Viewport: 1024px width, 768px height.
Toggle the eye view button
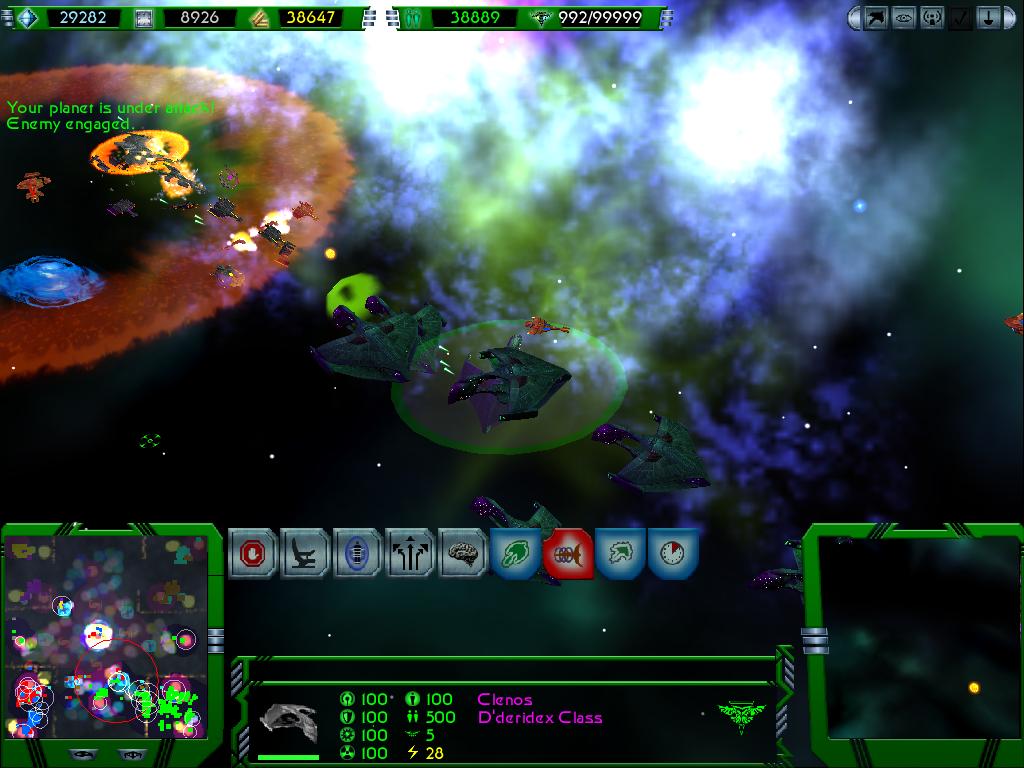pyautogui.click(x=903, y=18)
